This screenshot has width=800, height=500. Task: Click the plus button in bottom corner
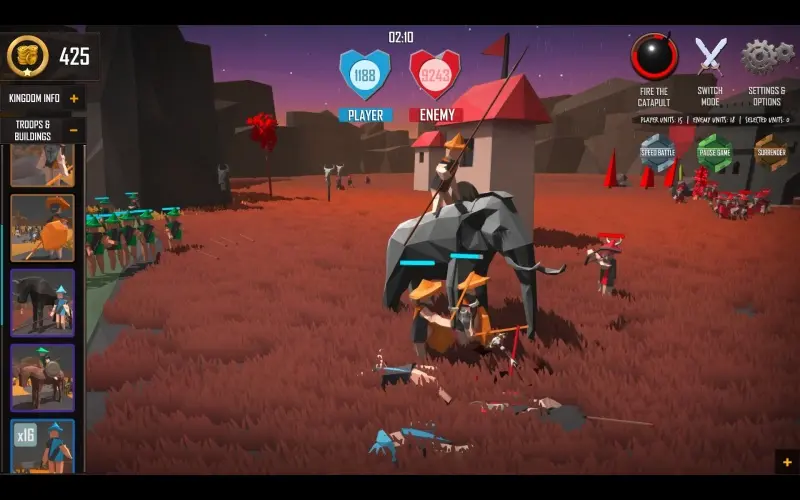click(787, 462)
